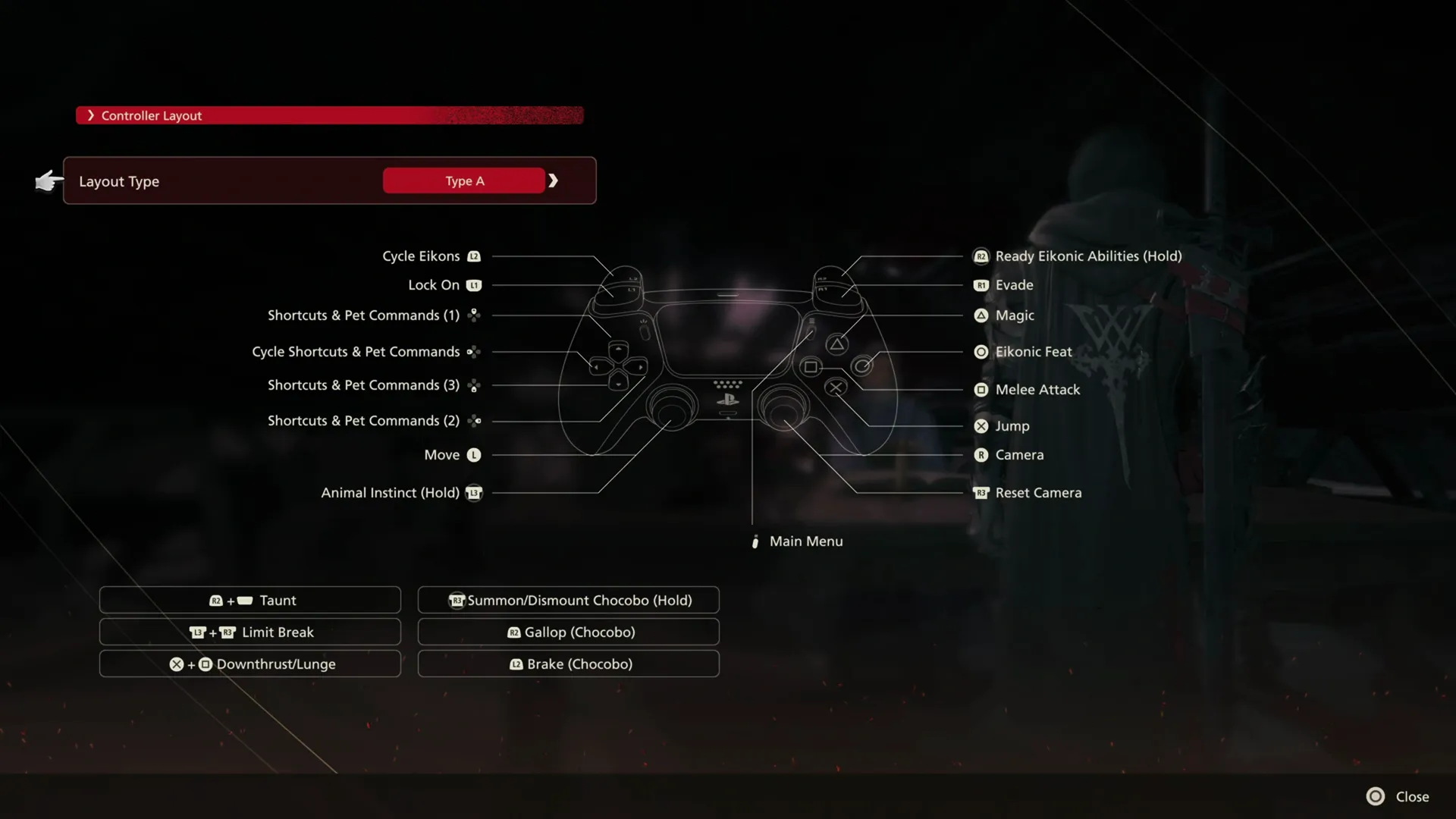Click the pointing hand cursor indicator
1456x819 pixels.
48,181
